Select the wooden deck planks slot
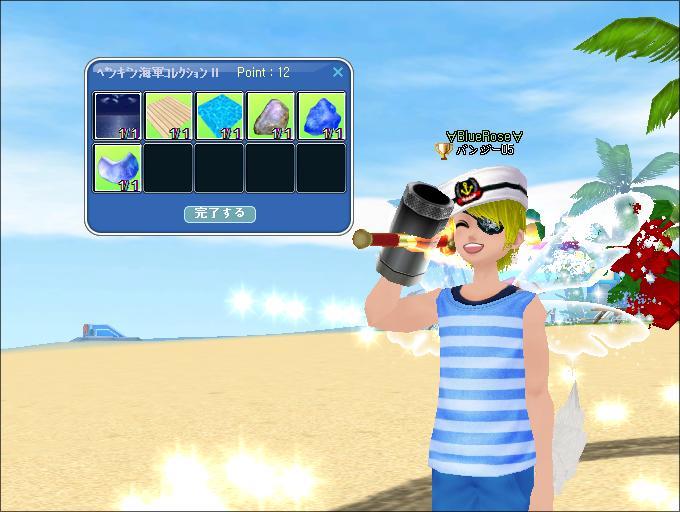The image size is (680, 512). [x=168, y=116]
